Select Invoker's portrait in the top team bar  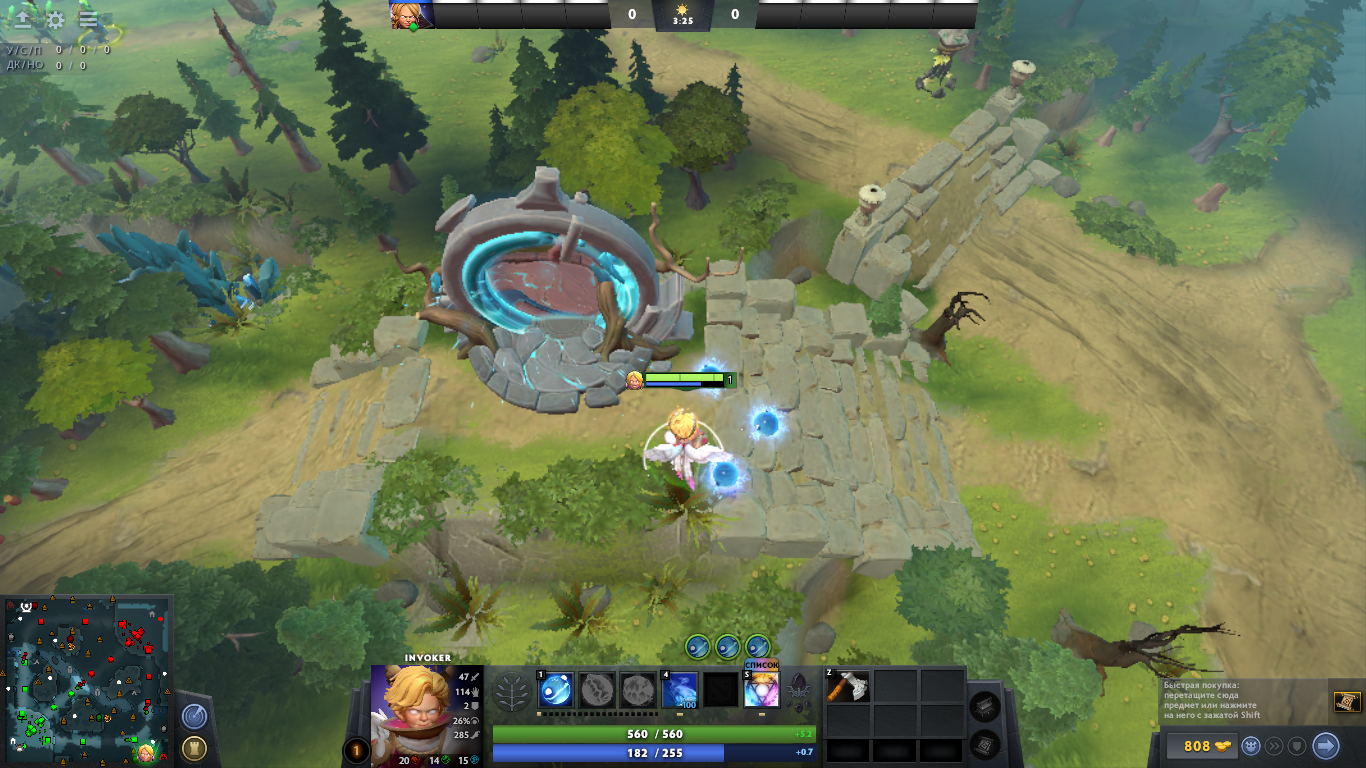click(x=412, y=15)
